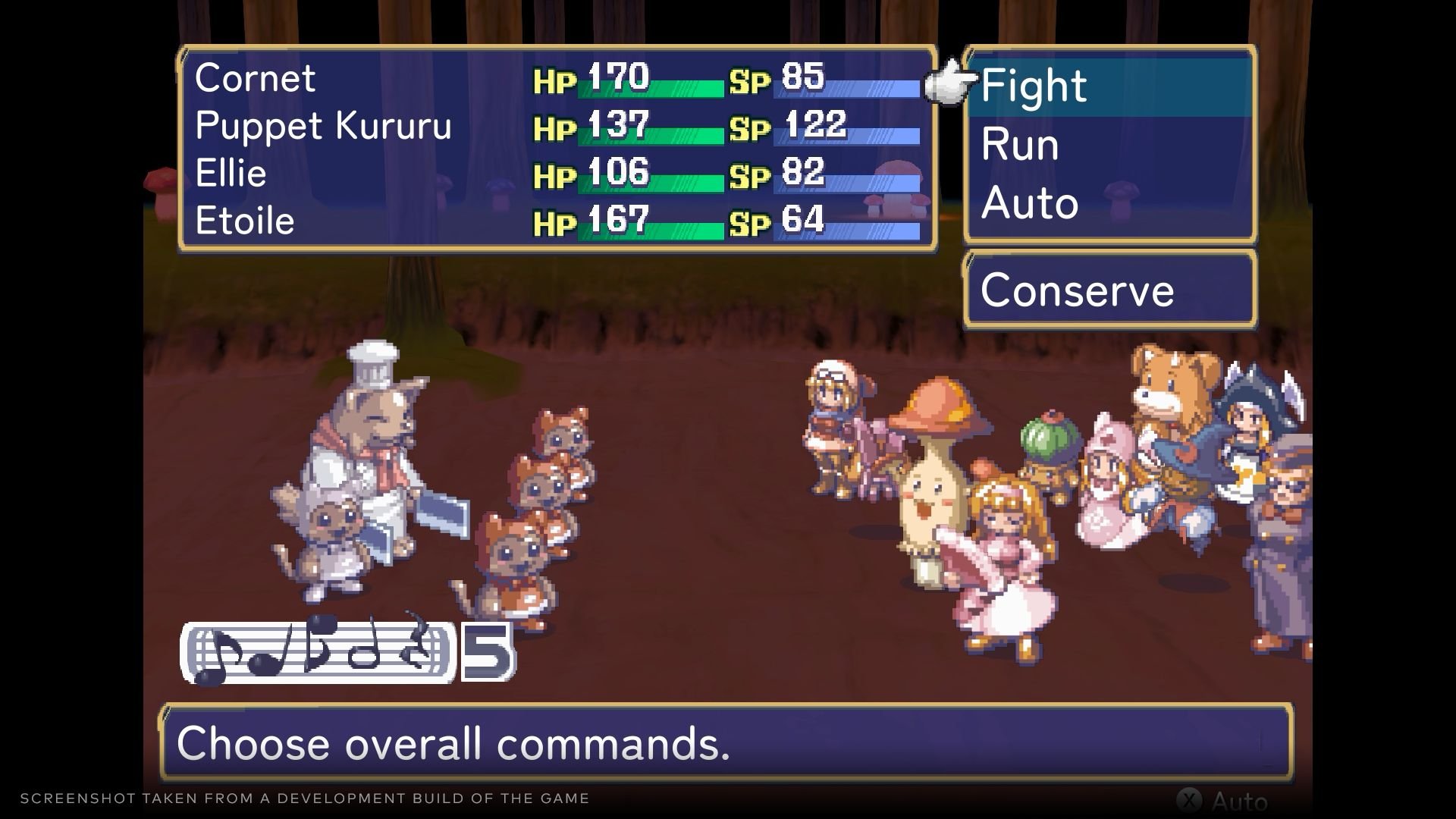Choose the Run command
Image resolution: width=1456 pixels, height=819 pixels.
[1018, 144]
